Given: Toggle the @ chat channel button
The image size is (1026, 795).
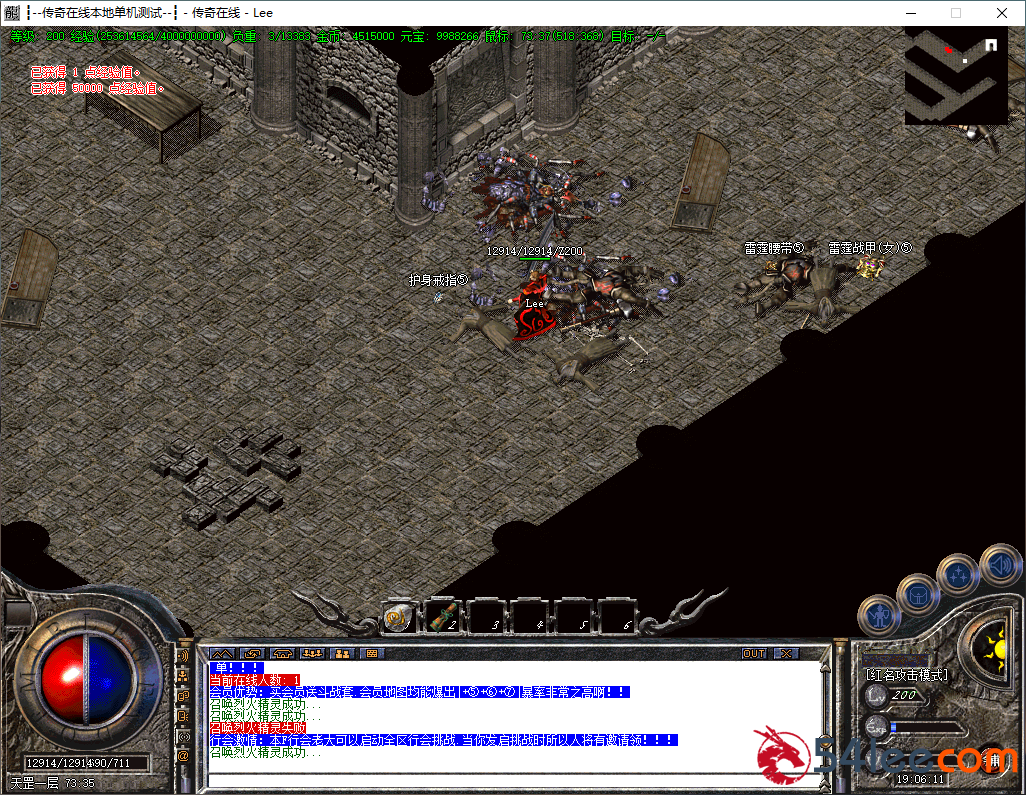Looking at the screenshot, I should tap(183, 756).
